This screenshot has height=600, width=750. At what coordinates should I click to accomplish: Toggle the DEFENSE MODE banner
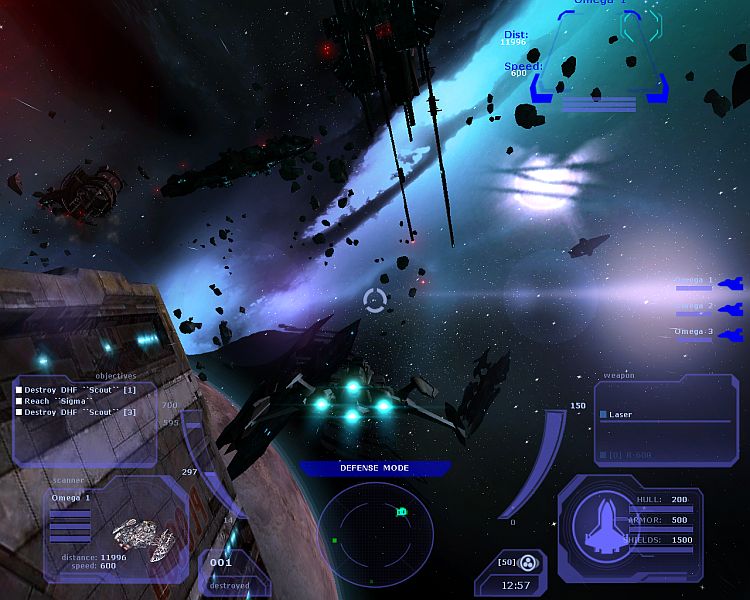[x=375, y=467]
